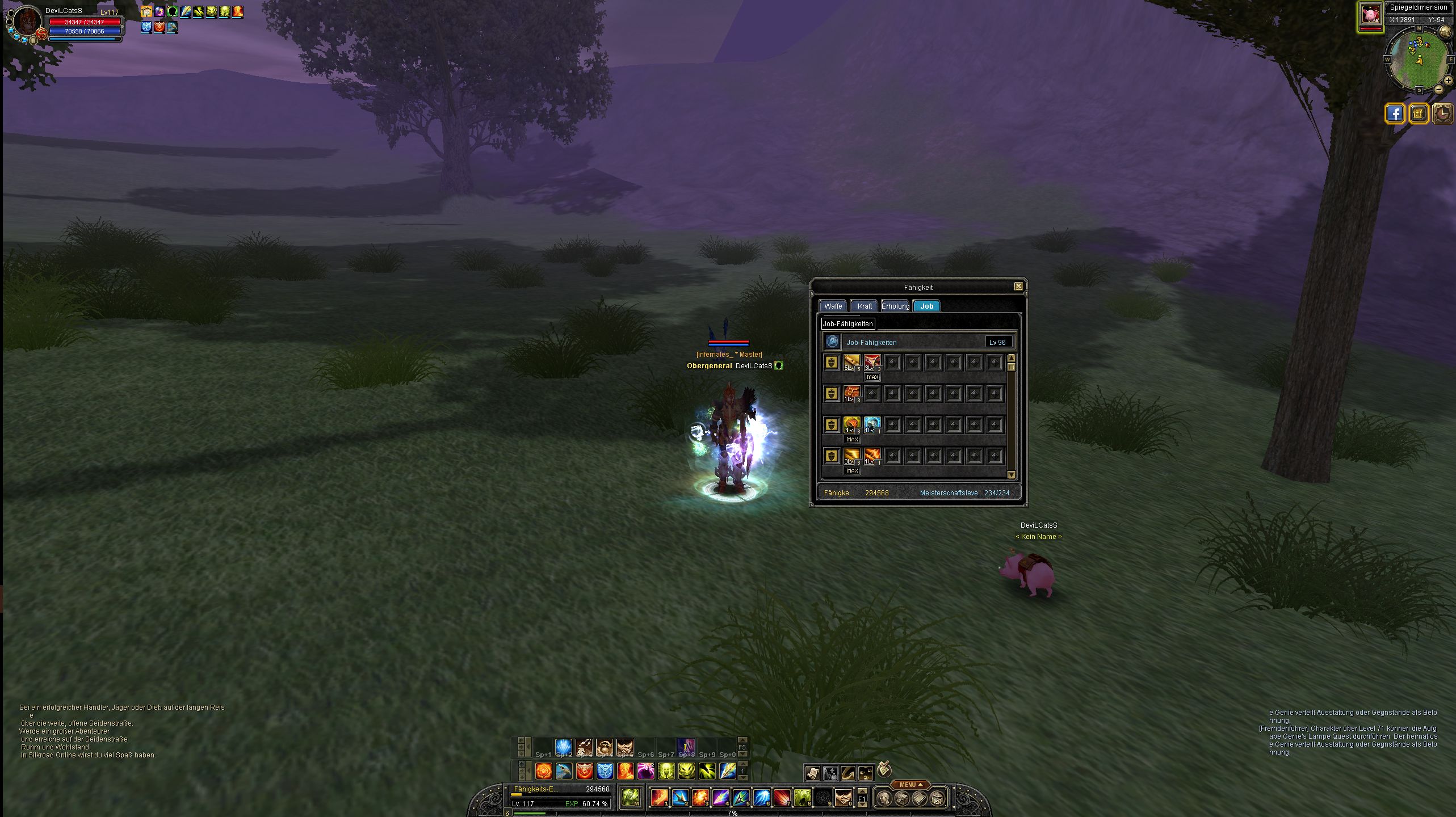The image size is (1456, 817).
Task: Zoom in on the minimap
Action: coord(1448,81)
